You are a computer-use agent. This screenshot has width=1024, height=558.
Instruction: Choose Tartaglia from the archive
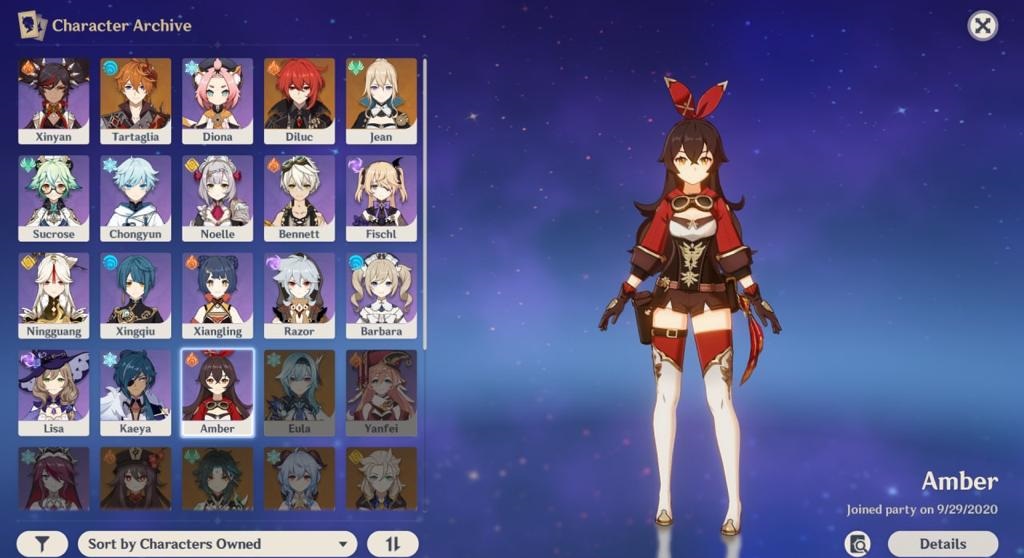click(135, 100)
